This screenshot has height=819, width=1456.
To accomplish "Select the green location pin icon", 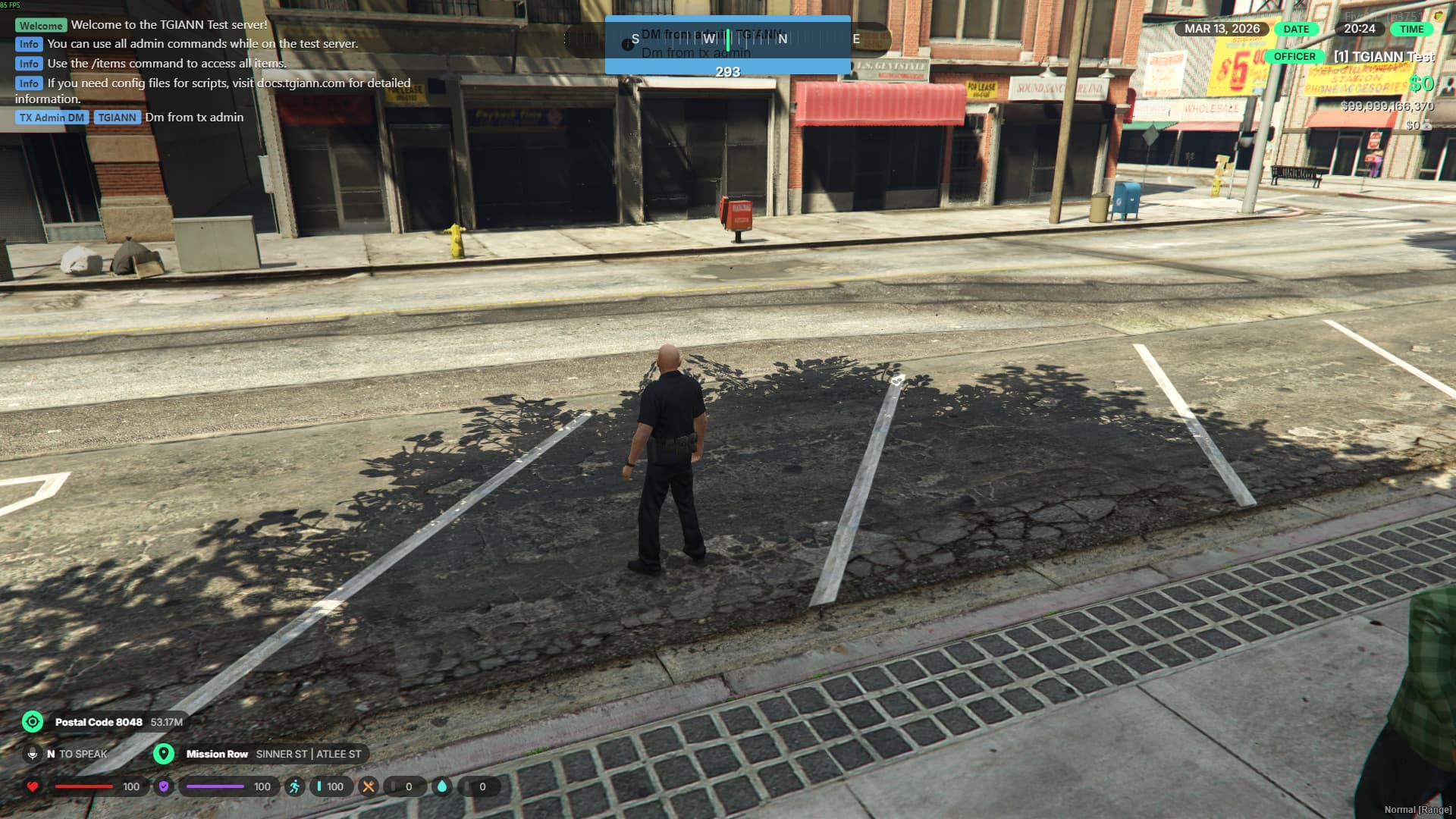I will click(164, 754).
